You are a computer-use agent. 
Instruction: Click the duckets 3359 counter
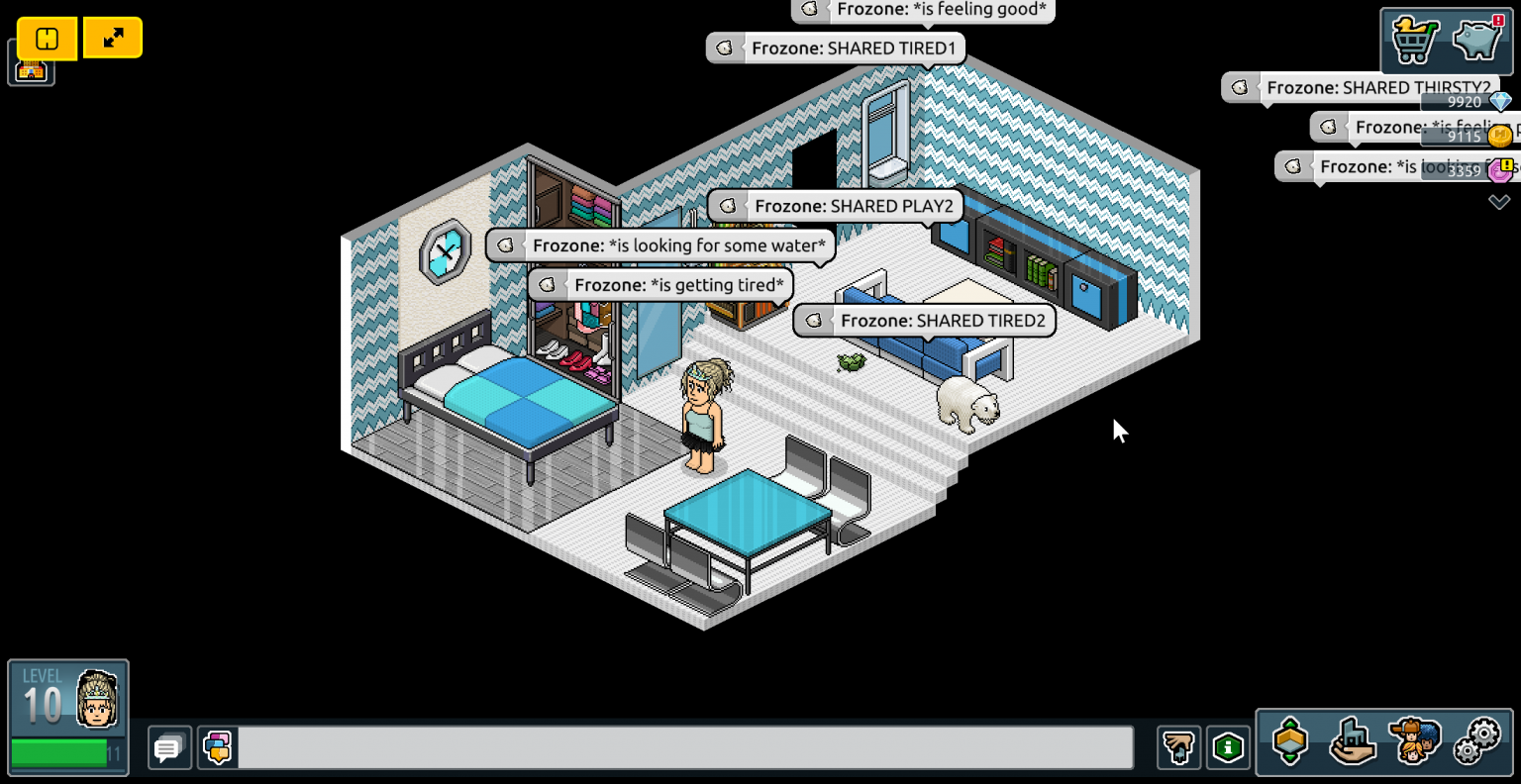[x=1464, y=170]
